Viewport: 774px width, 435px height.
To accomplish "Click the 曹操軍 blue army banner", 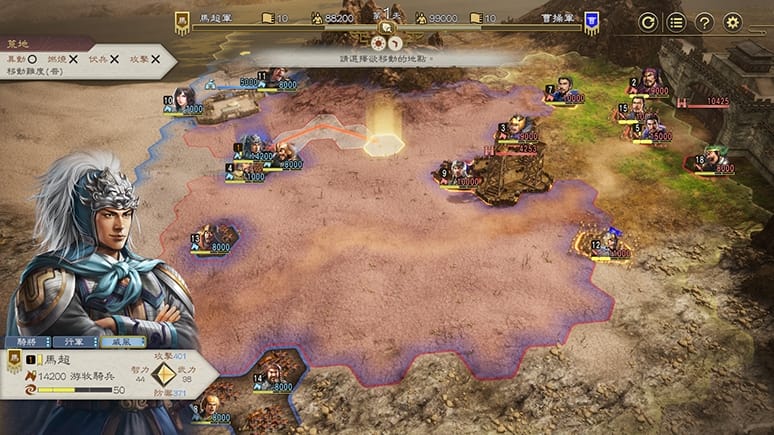I will point(592,19).
